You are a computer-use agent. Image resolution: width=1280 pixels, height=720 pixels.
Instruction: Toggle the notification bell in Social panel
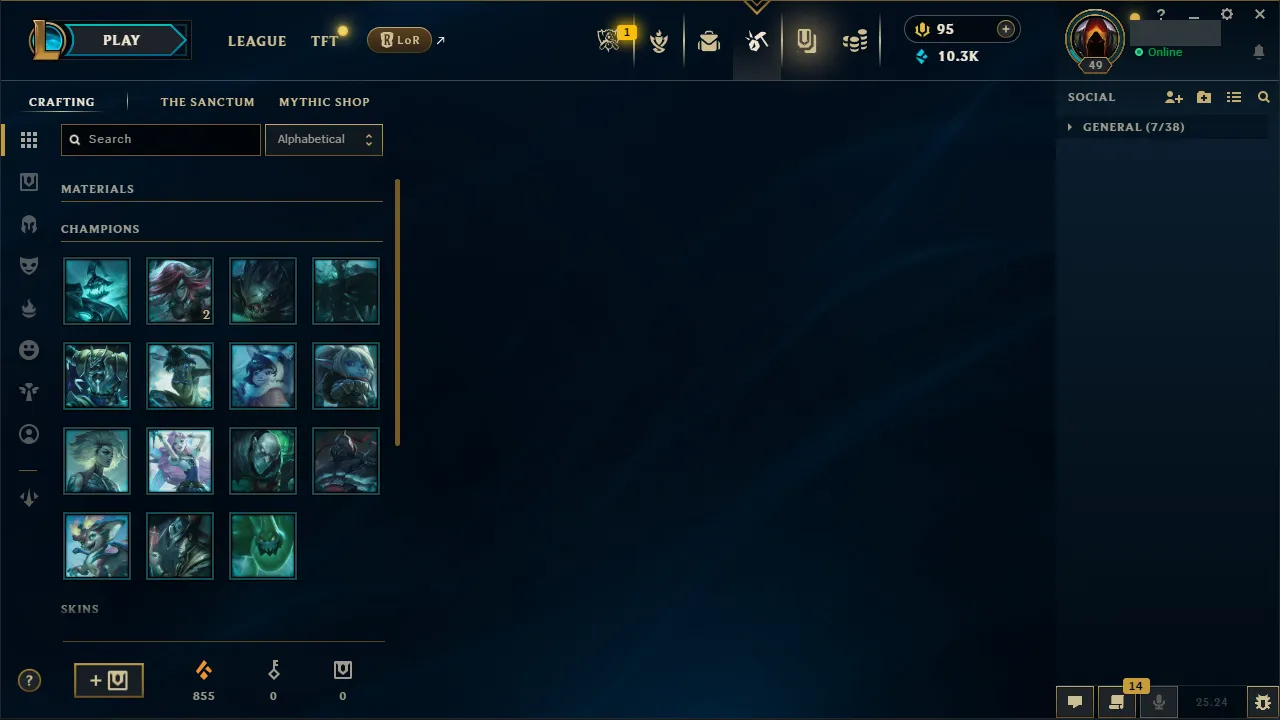point(1258,52)
